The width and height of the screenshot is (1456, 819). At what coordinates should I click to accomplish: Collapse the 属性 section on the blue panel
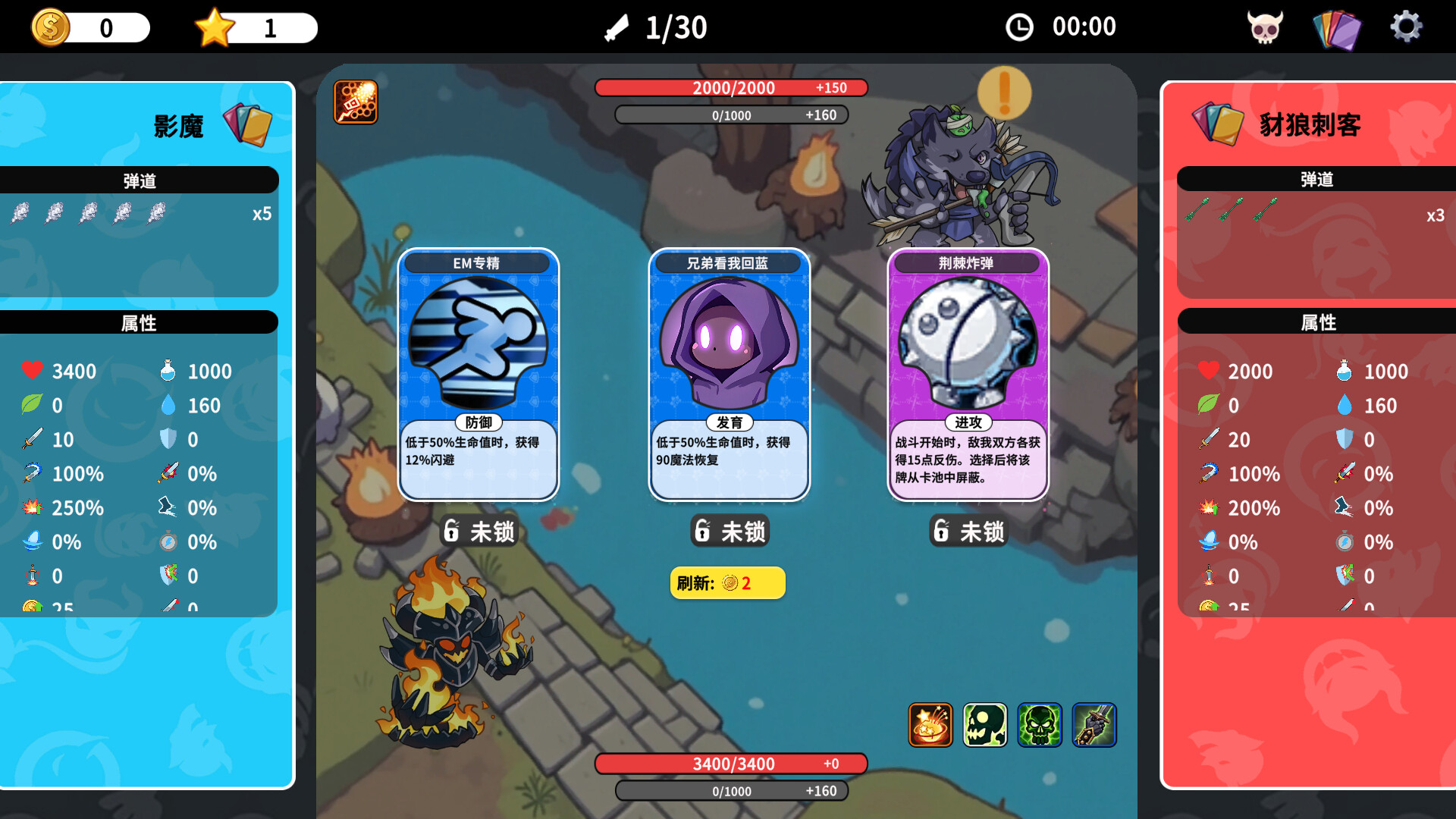pos(140,322)
